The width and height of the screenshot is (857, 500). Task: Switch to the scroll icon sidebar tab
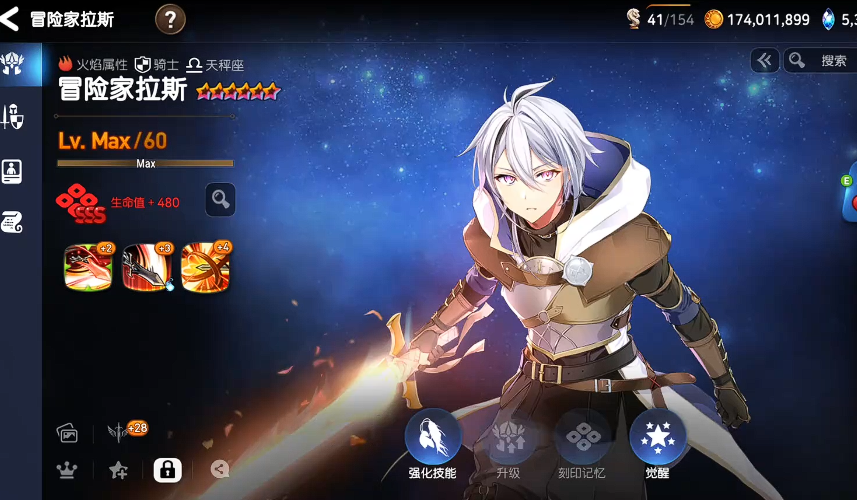pyautogui.click(x=13, y=222)
